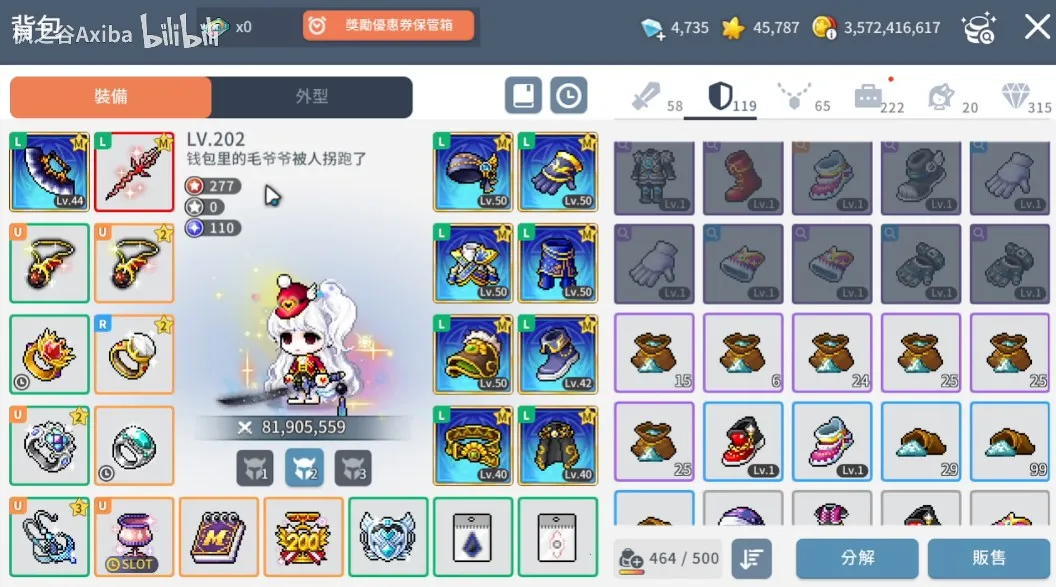Choose equipment preset number 3
1056x587 pixels.
[352, 467]
